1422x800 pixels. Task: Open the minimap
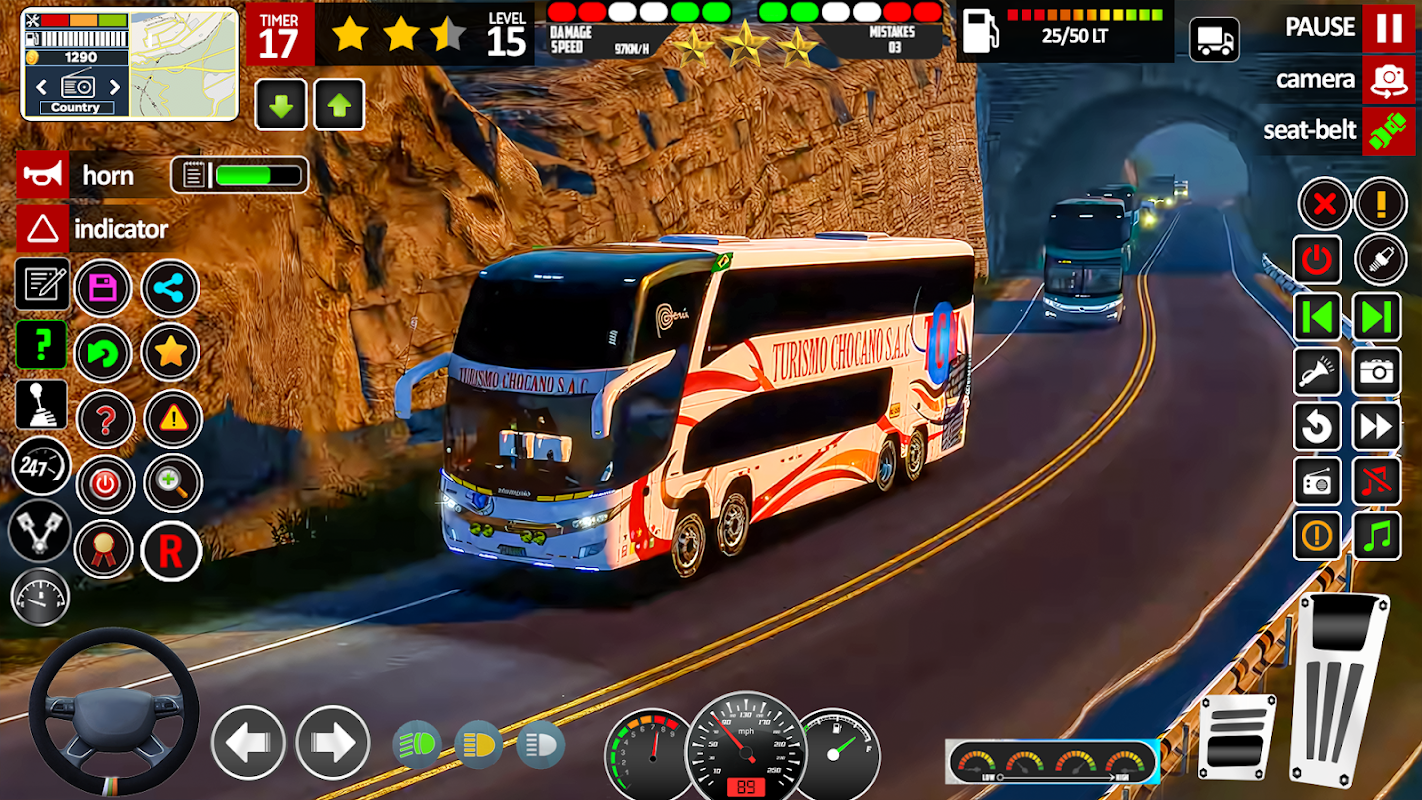tap(185, 63)
